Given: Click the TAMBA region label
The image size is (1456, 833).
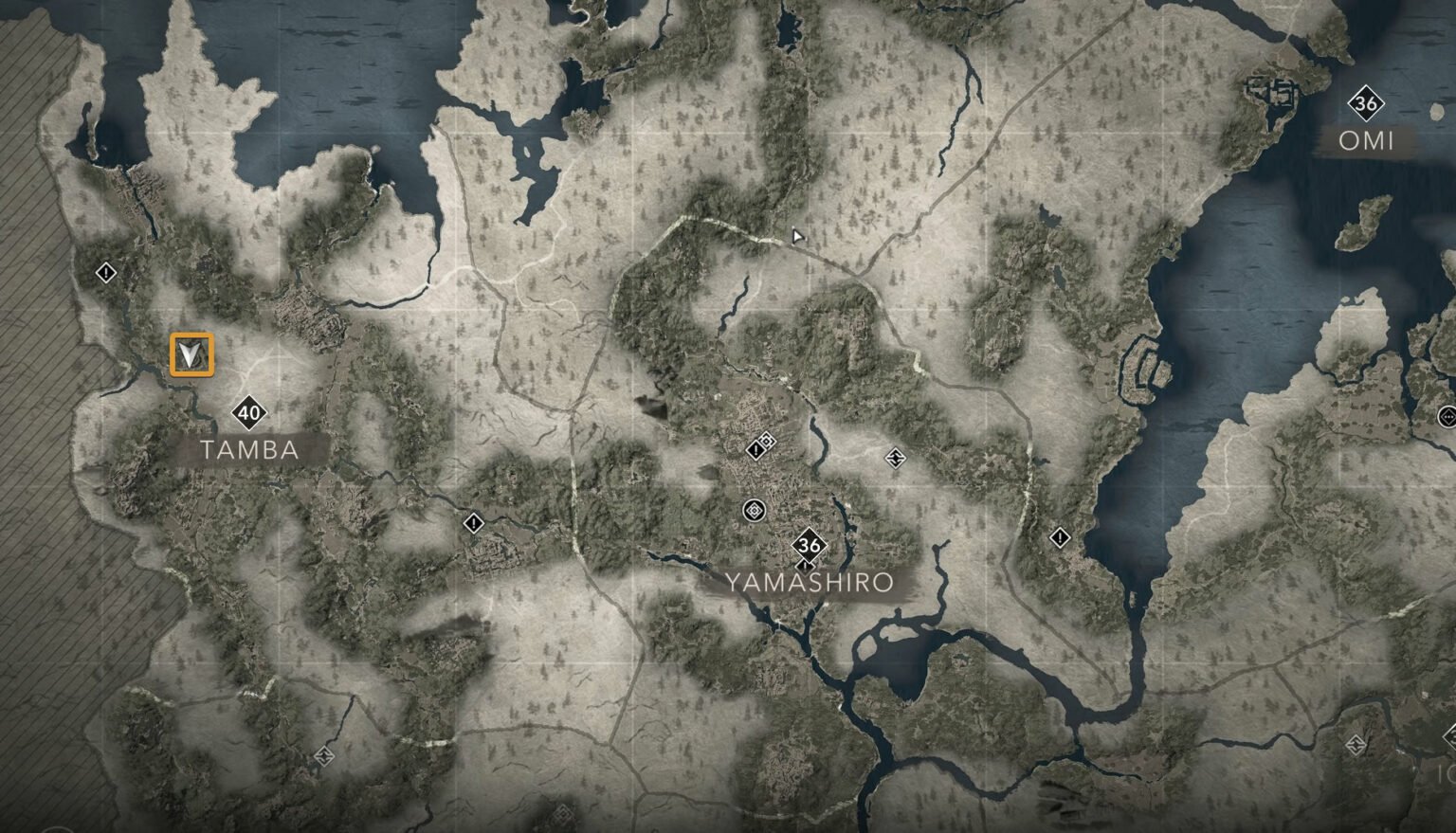Looking at the screenshot, I should [250, 450].
